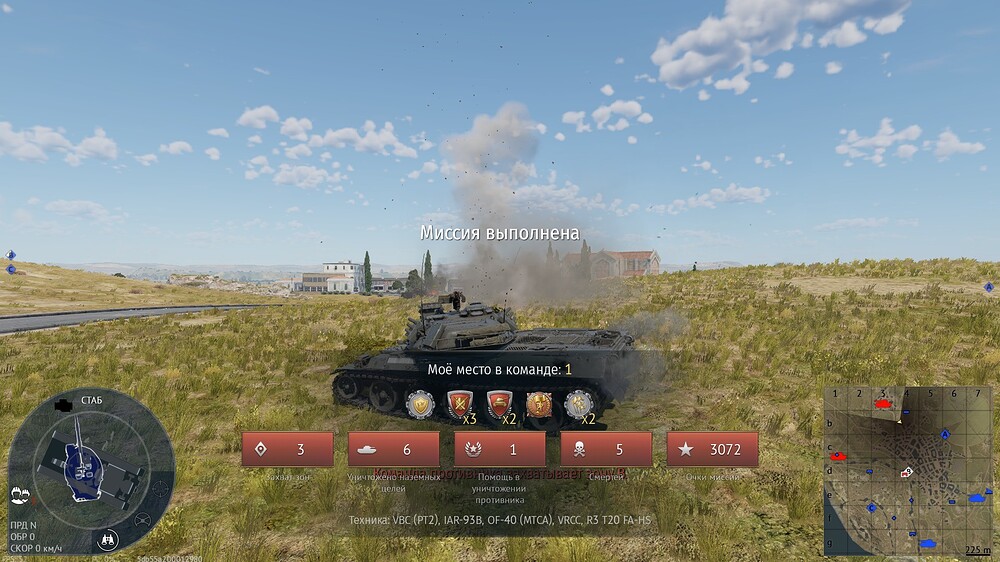Click the silver winged medal award

pos(577,404)
